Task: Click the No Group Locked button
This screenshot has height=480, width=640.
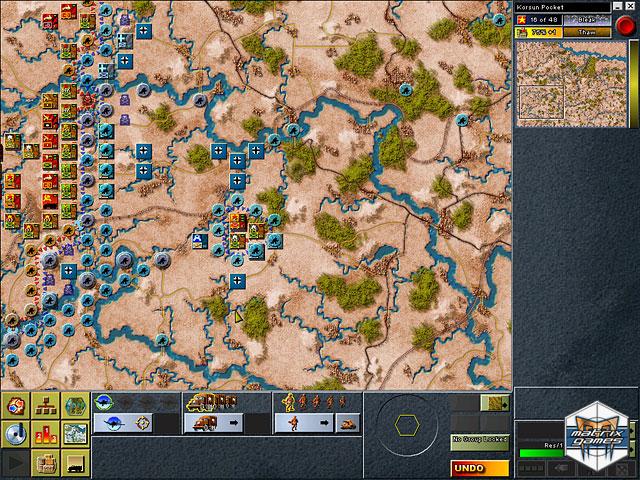Action: tap(479, 439)
